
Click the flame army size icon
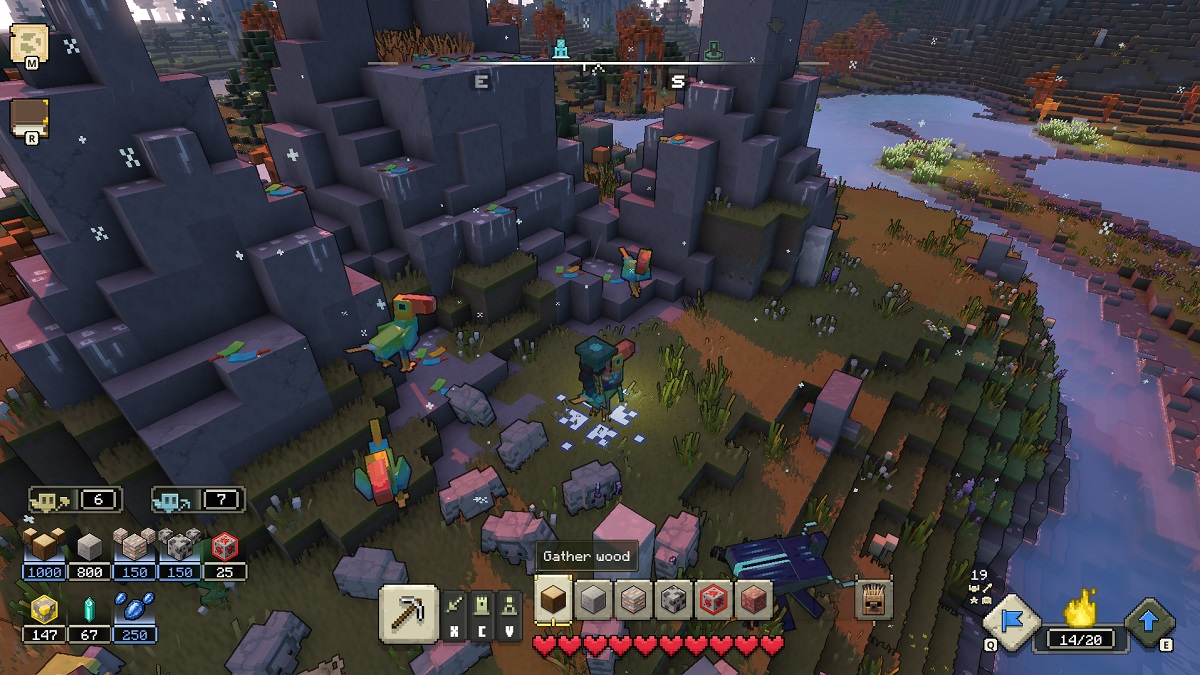point(1079,608)
